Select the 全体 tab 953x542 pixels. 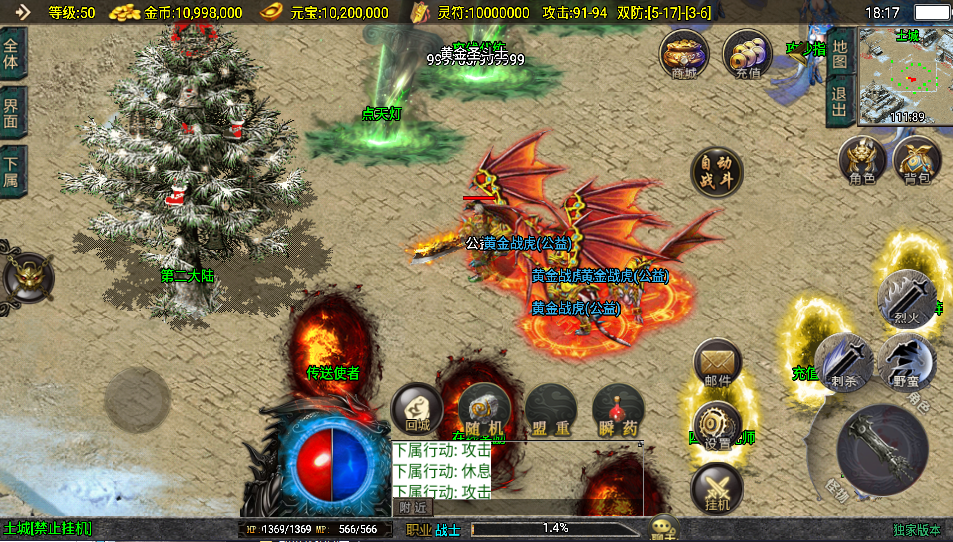pos(12,55)
